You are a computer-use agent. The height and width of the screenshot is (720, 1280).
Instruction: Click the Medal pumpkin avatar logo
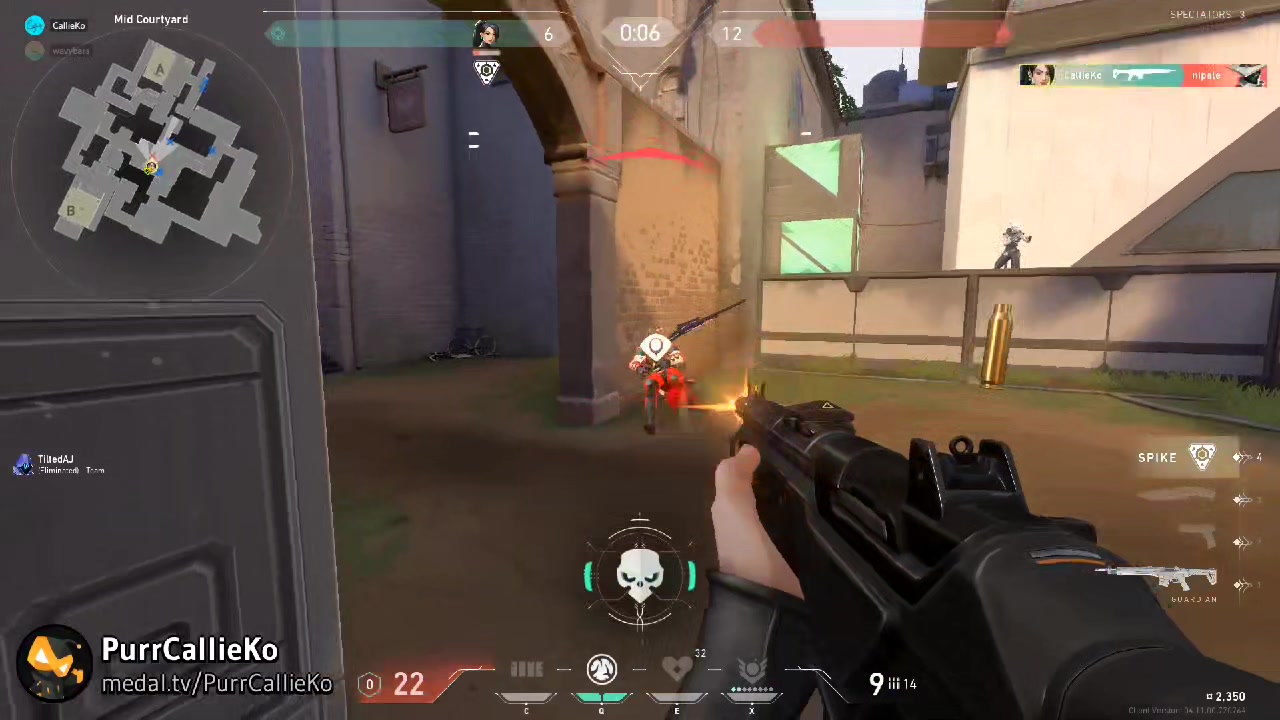(x=54, y=662)
